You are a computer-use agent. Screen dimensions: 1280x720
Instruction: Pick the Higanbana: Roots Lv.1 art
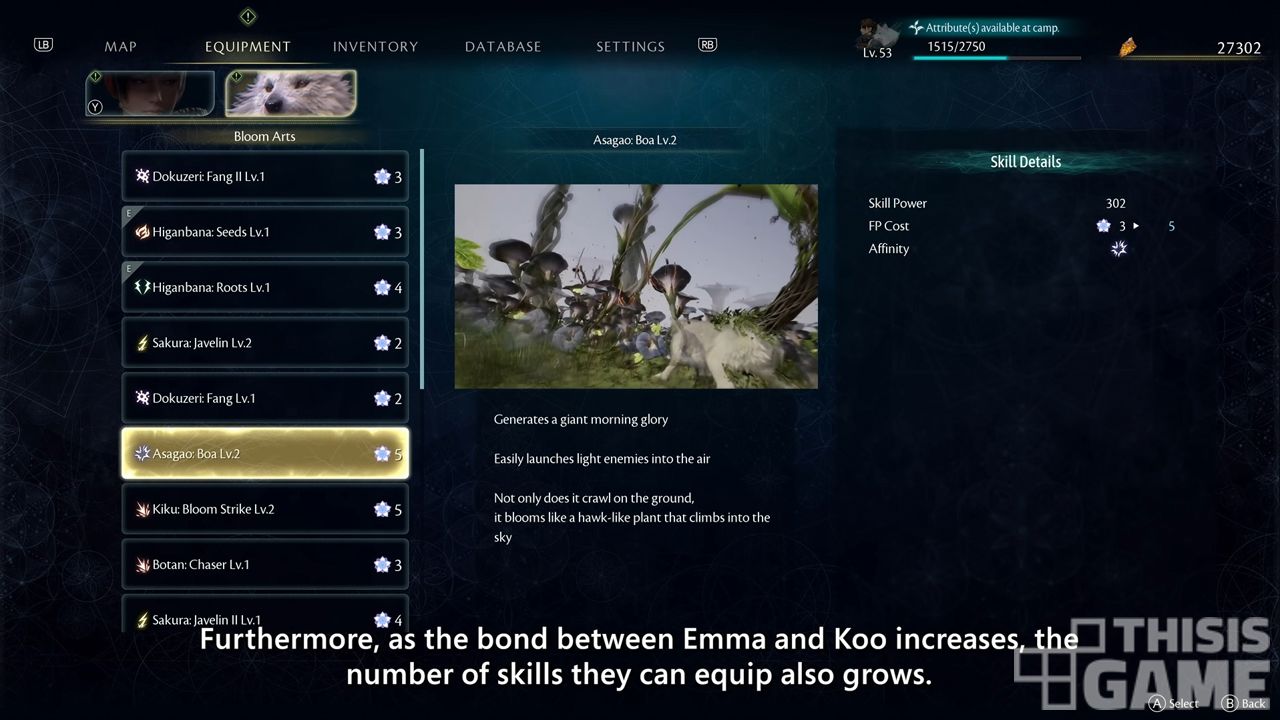click(x=265, y=288)
